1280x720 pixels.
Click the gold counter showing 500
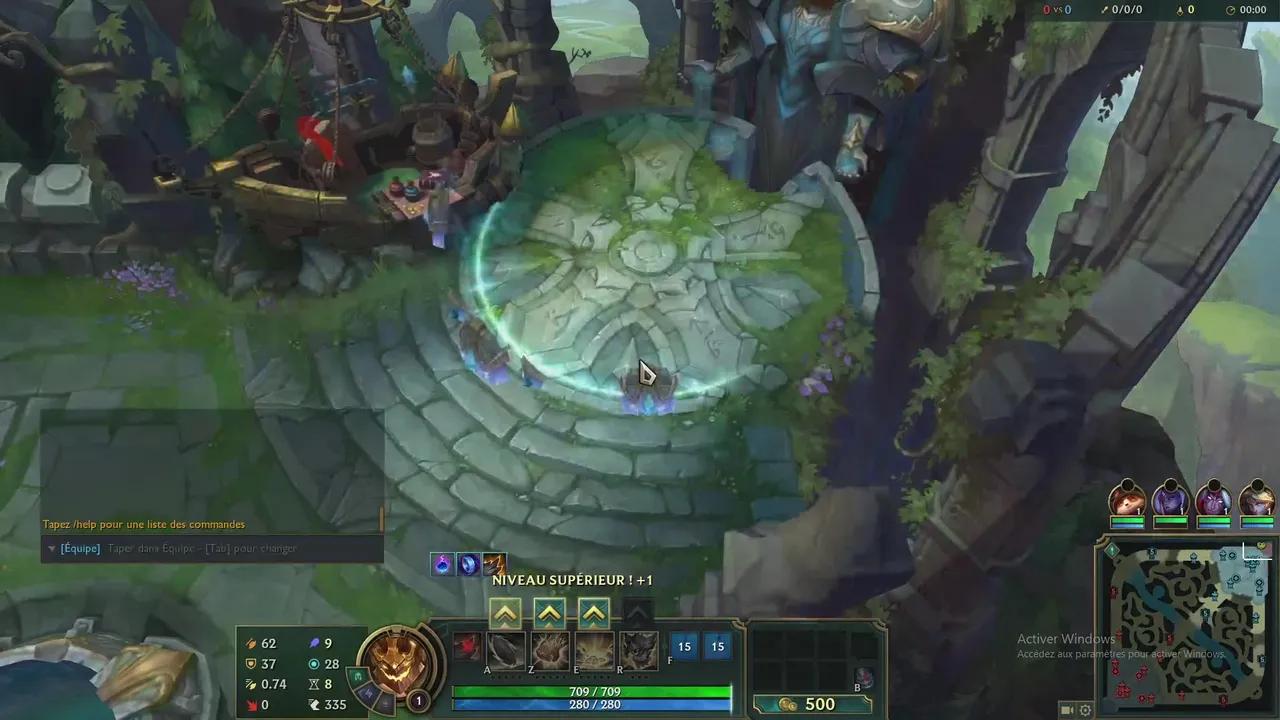click(x=820, y=703)
